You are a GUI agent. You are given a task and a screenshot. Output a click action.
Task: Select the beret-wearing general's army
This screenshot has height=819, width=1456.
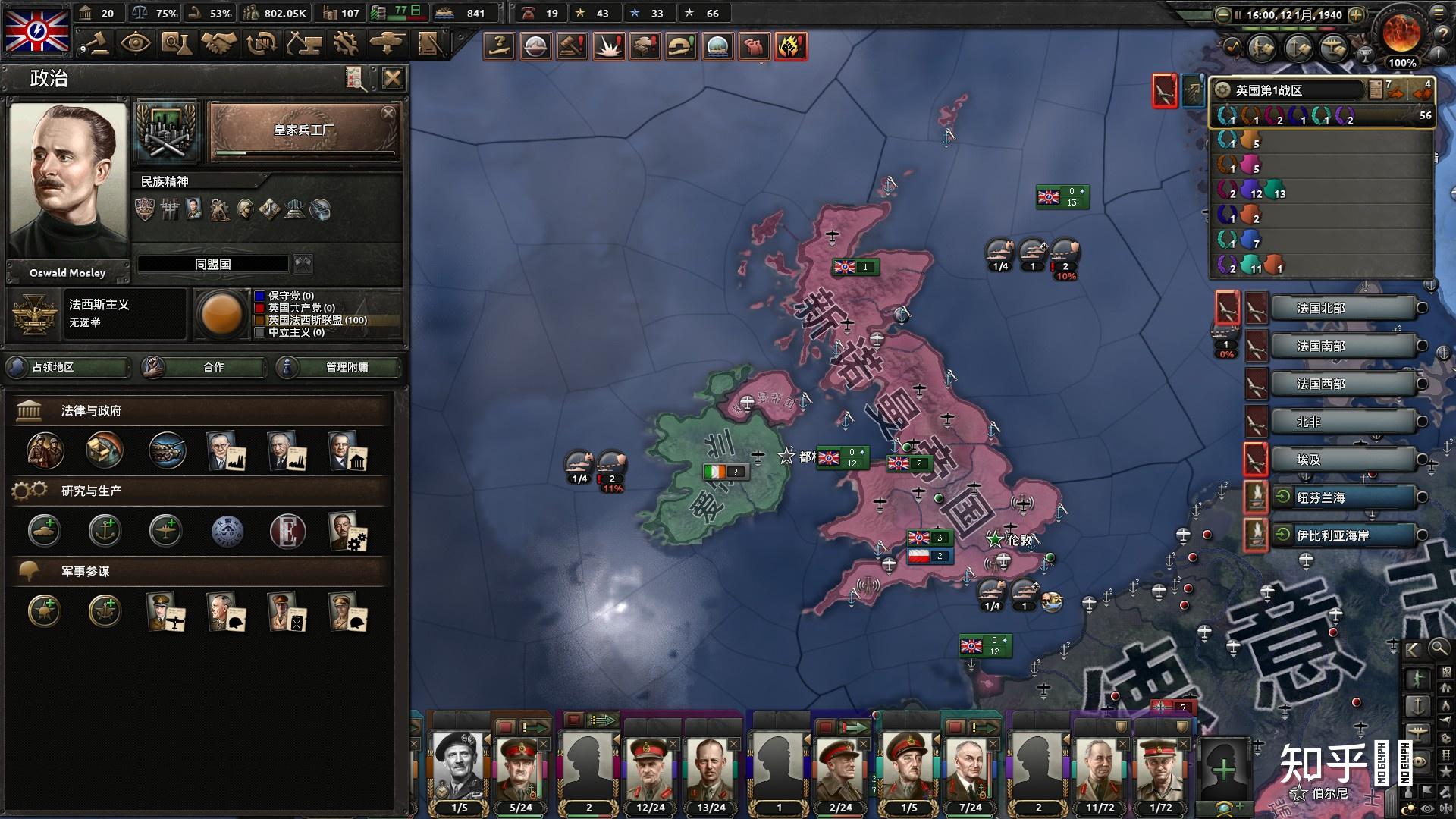click(x=459, y=764)
